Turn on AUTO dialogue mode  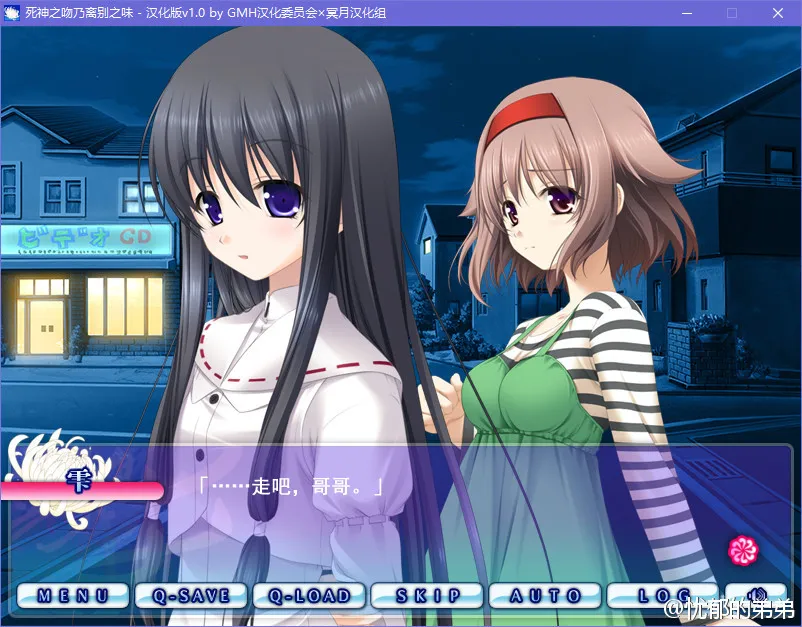click(545, 595)
